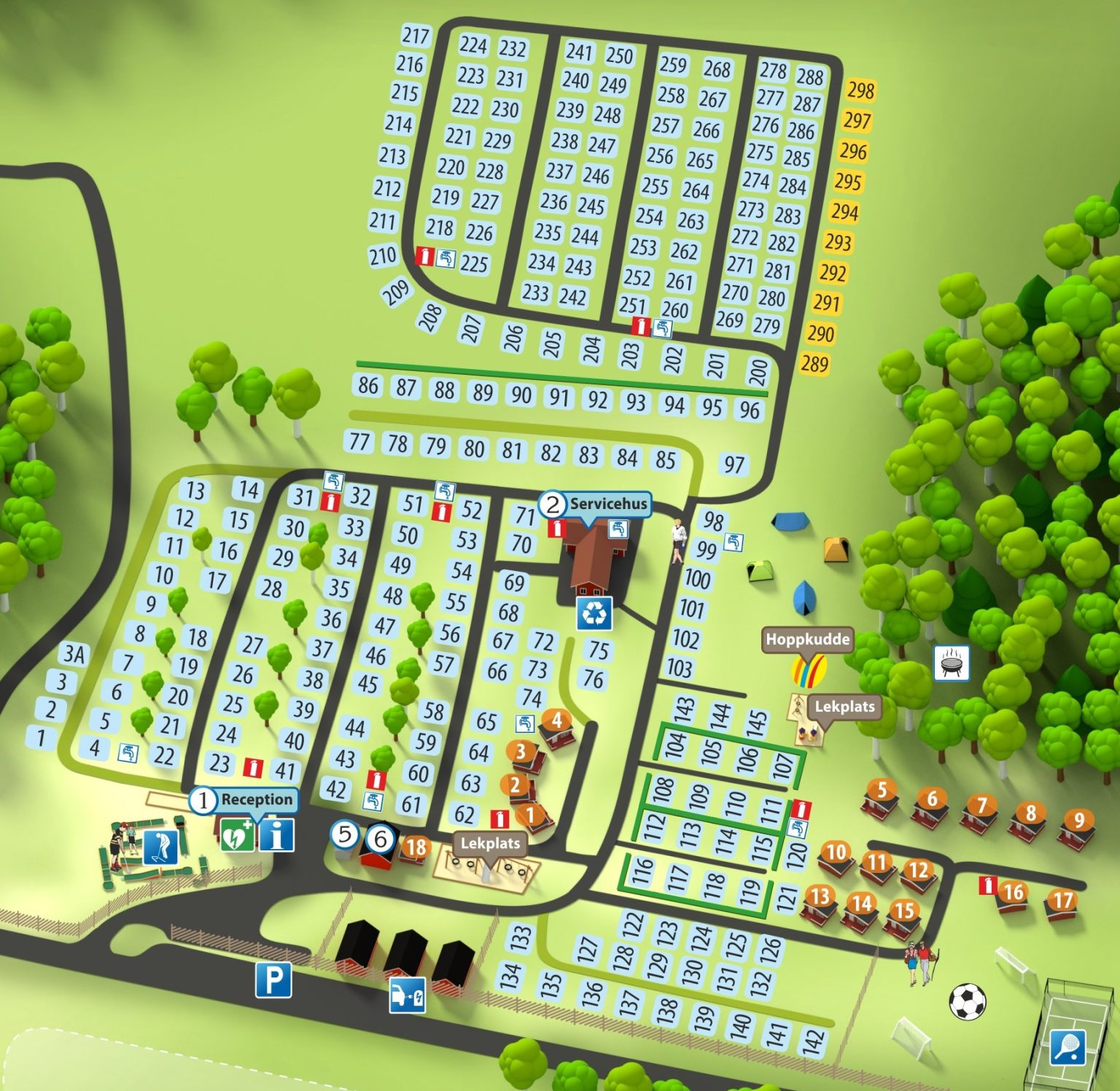This screenshot has width=1120, height=1091.
Task: Pick camping pitch 3A
Action: [x=74, y=653]
